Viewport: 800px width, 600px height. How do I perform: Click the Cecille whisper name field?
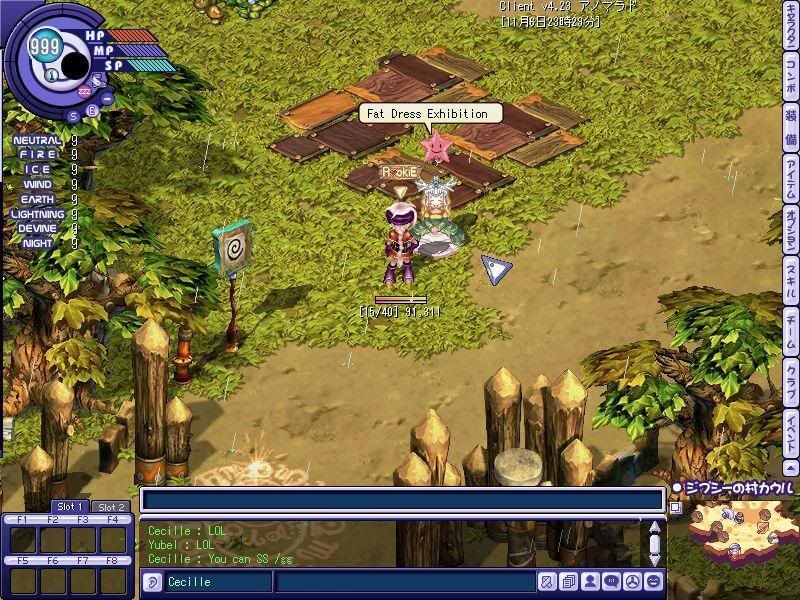pos(217,582)
